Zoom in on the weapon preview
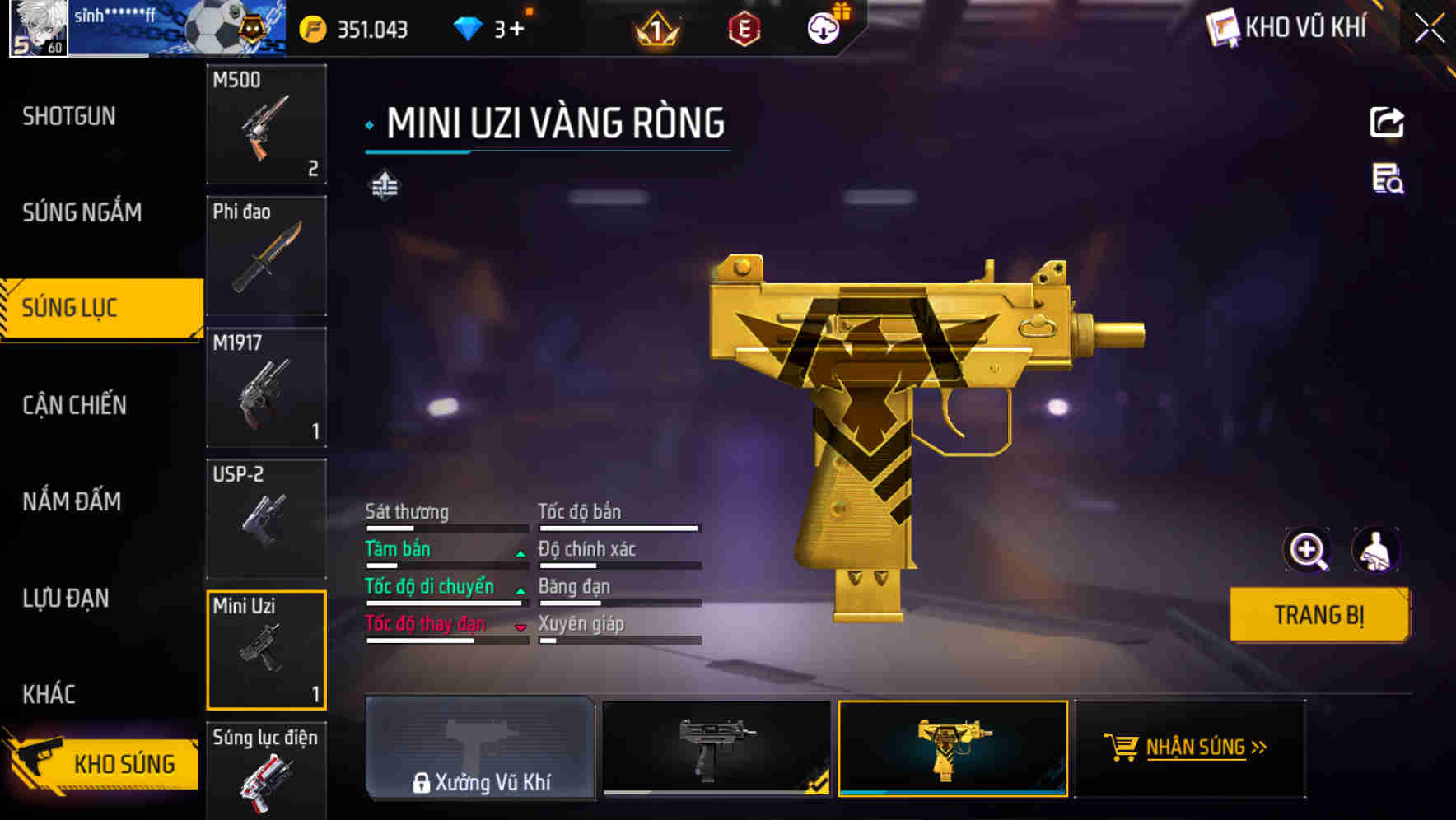 [x=1308, y=550]
